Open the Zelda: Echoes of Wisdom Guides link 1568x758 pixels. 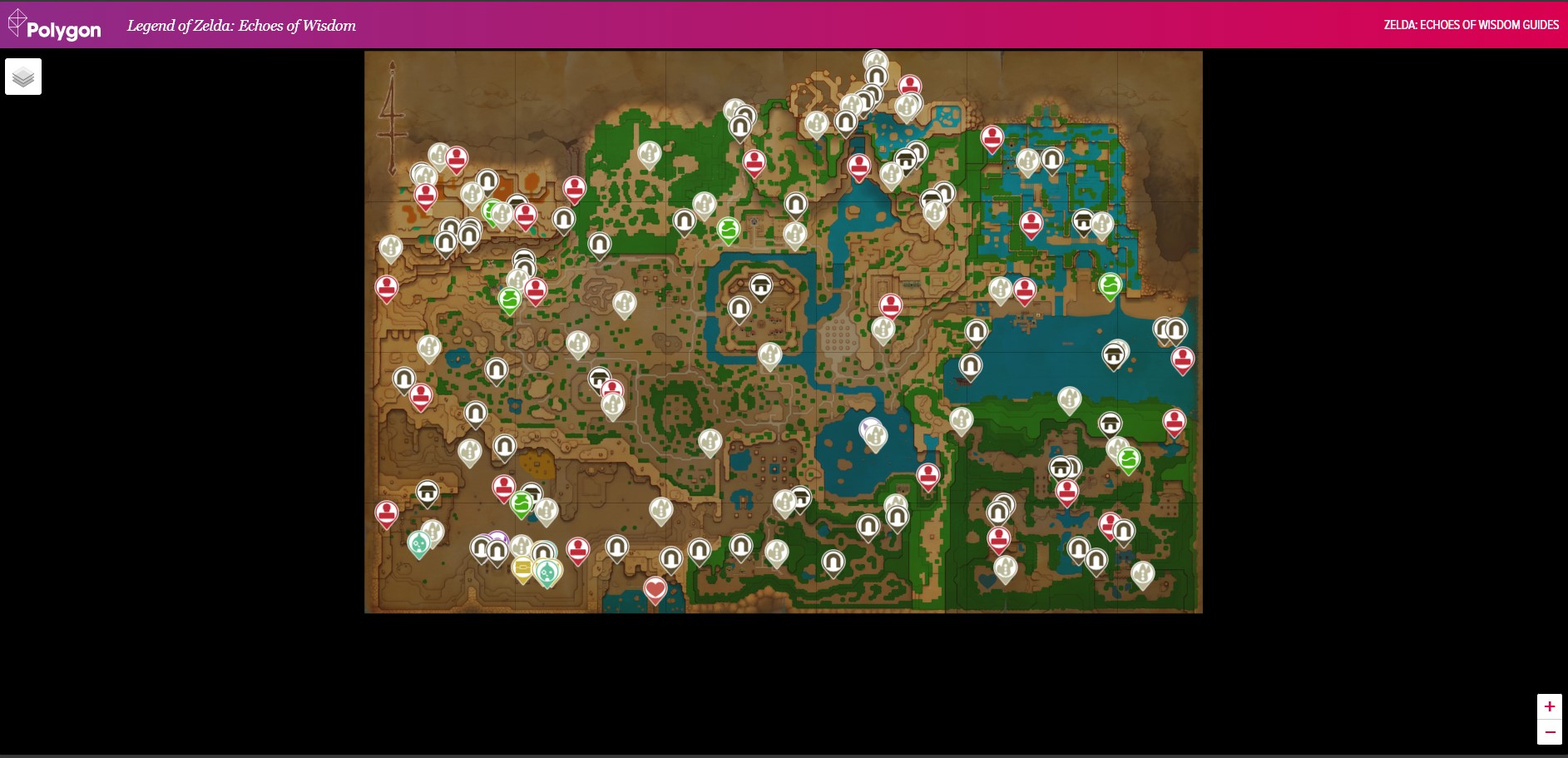[x=1471, y=25]
